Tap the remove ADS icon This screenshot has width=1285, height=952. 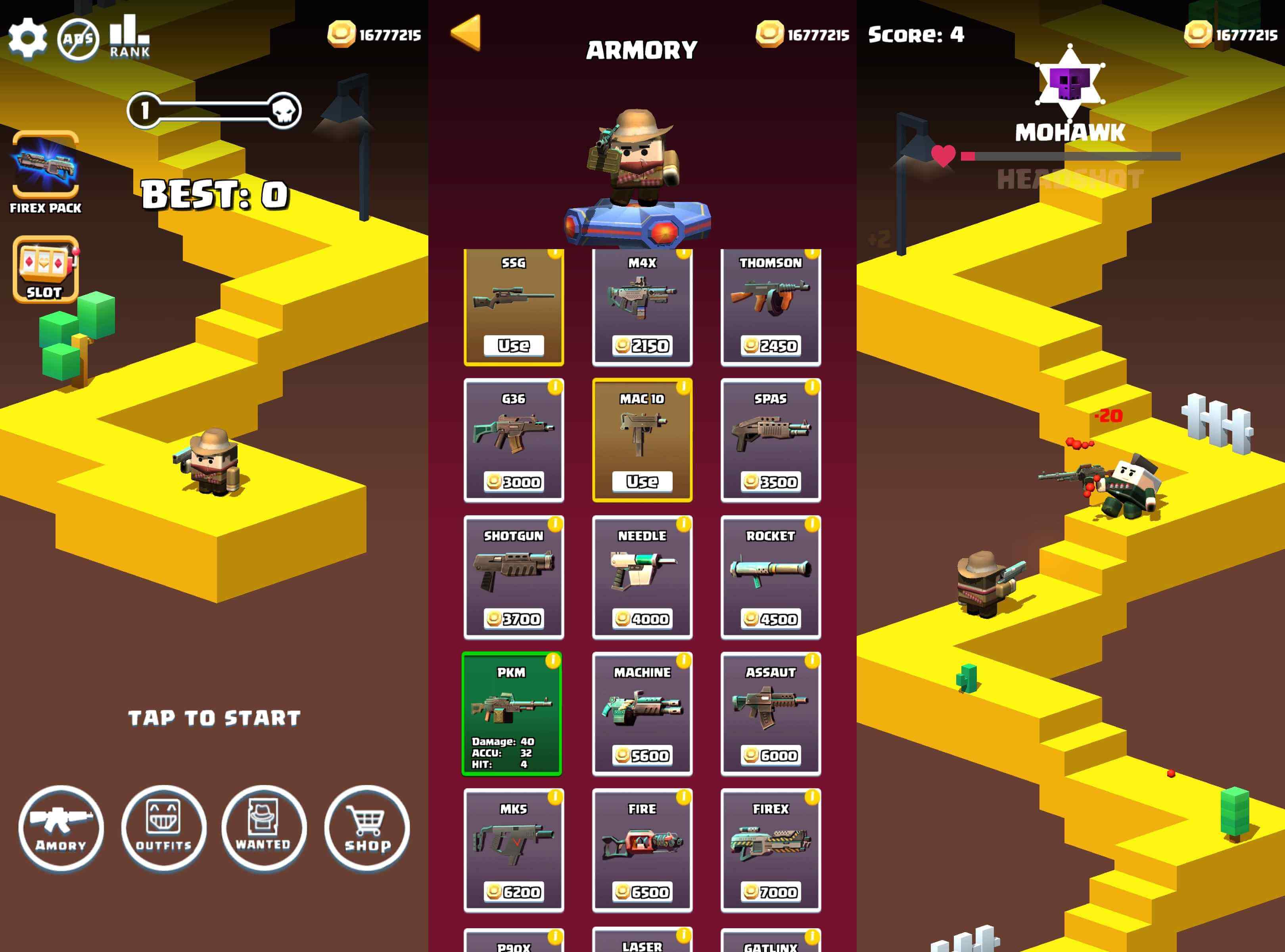(78, 39)
